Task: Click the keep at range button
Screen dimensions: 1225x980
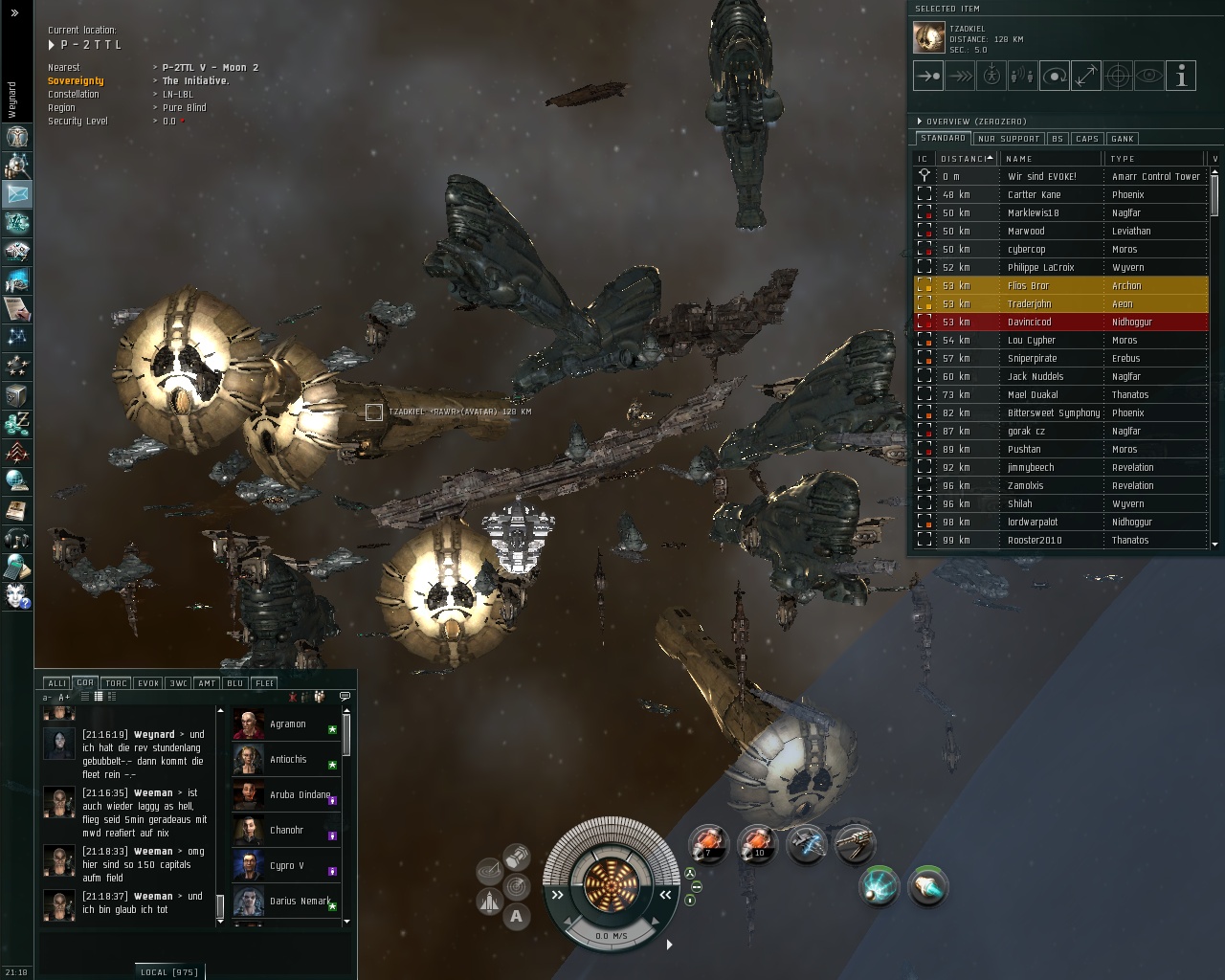Action: pyautogui.click(x=1086, y=76)
